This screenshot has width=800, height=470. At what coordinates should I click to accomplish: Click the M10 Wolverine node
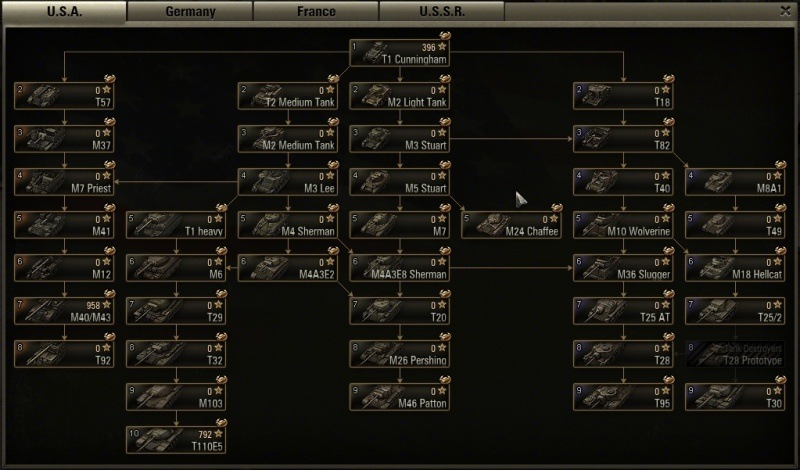point(623,225)
